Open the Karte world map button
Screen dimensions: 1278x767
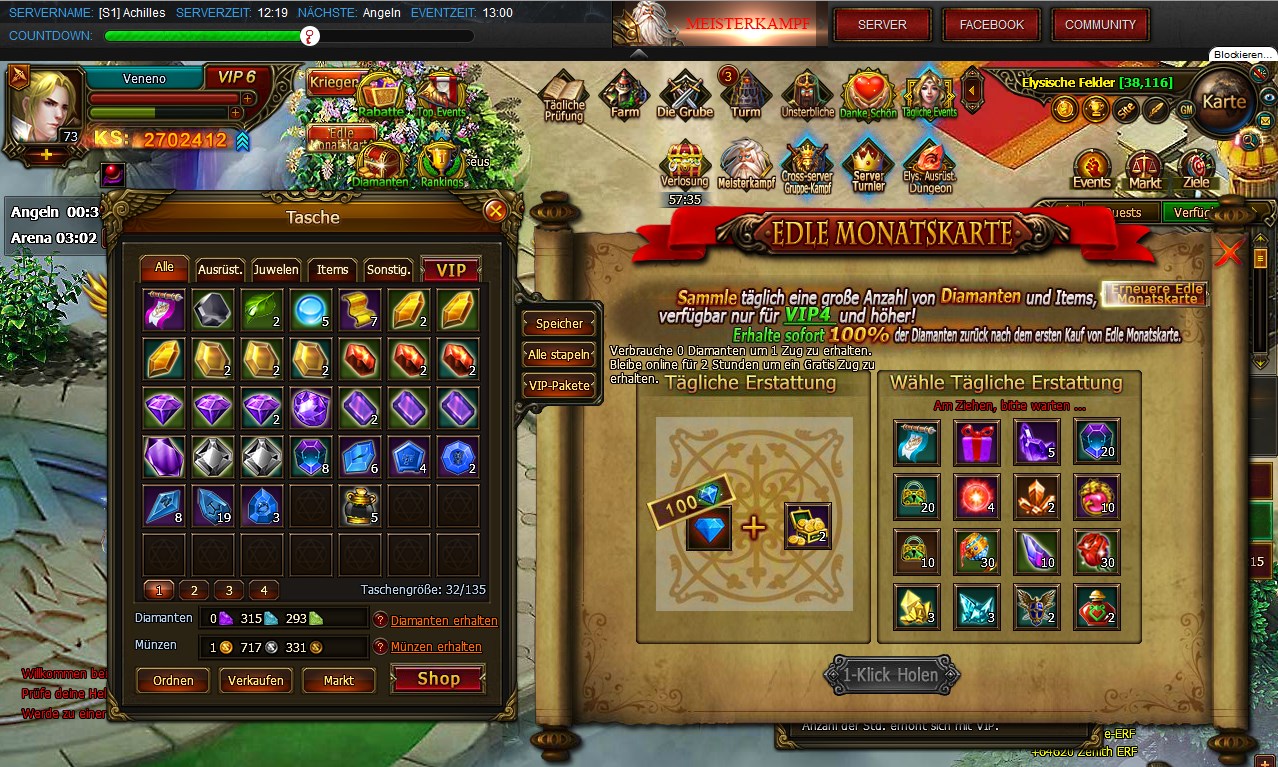point(1224,102)
